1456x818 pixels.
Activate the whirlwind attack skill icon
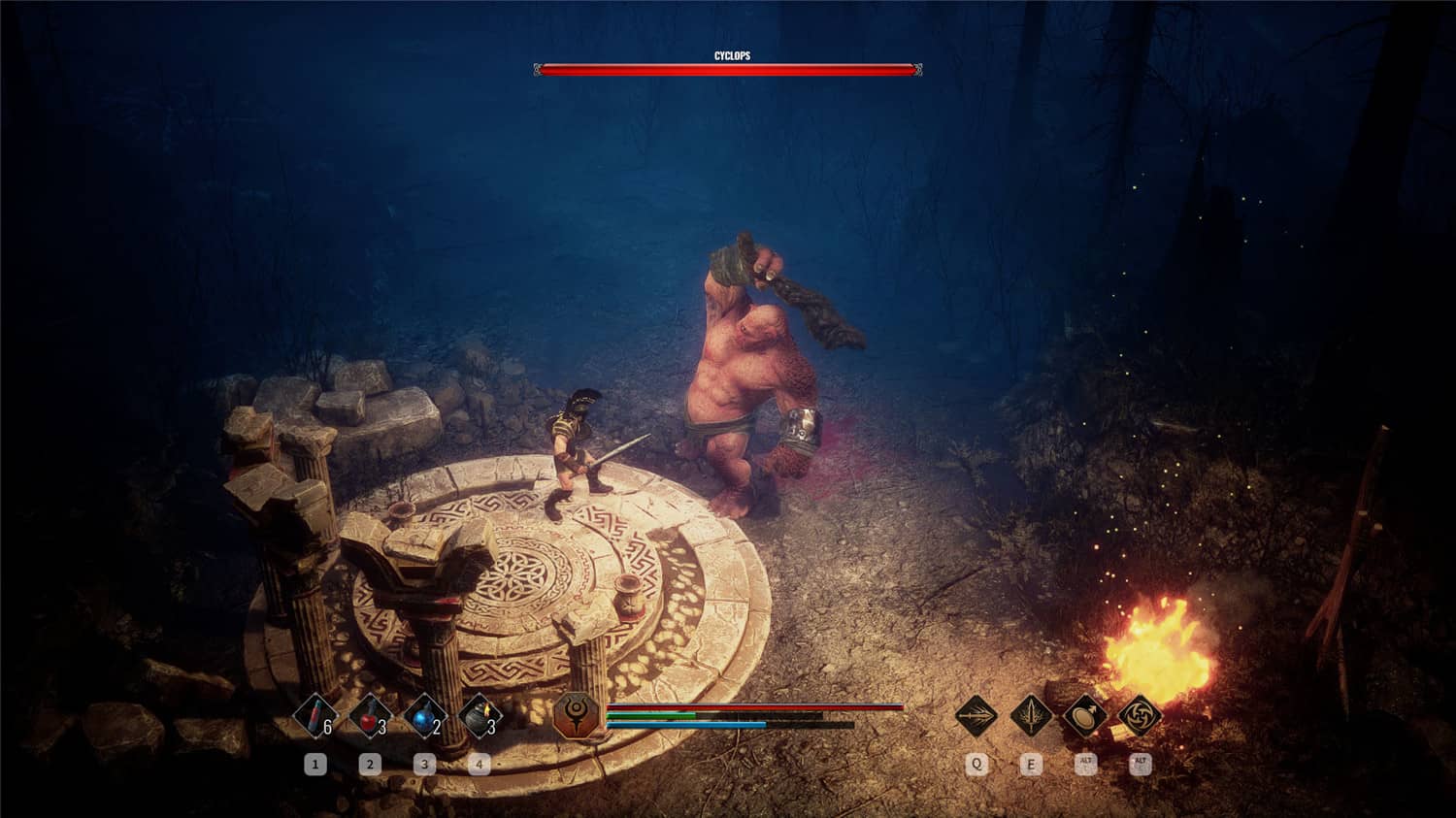click(1142, 718)
